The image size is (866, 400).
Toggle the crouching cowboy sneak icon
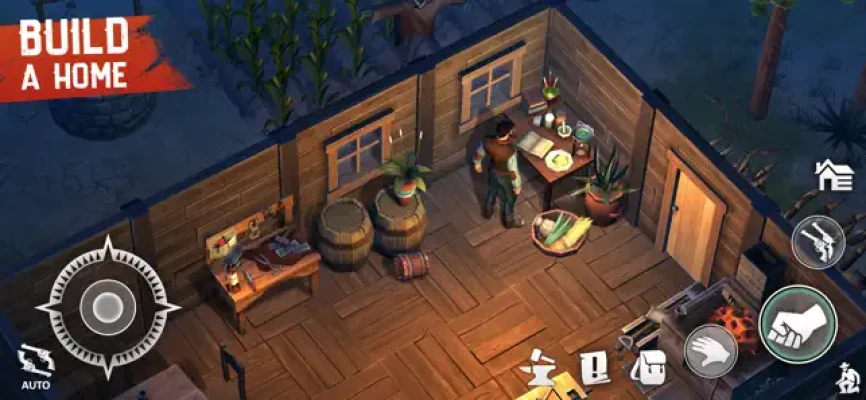click(x=845, y=379)
